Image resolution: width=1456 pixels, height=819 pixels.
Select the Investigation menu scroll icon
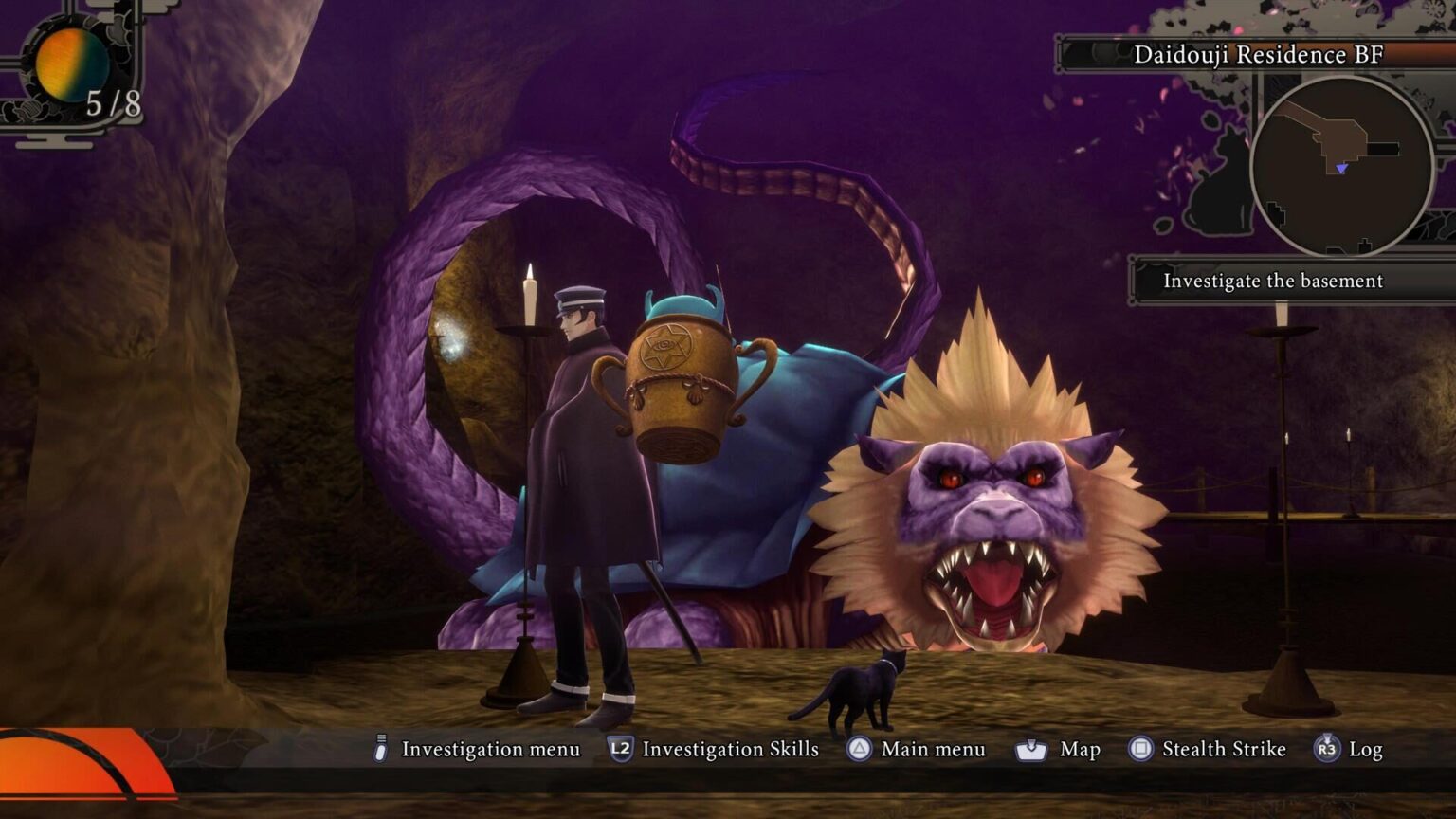[381, 749]
